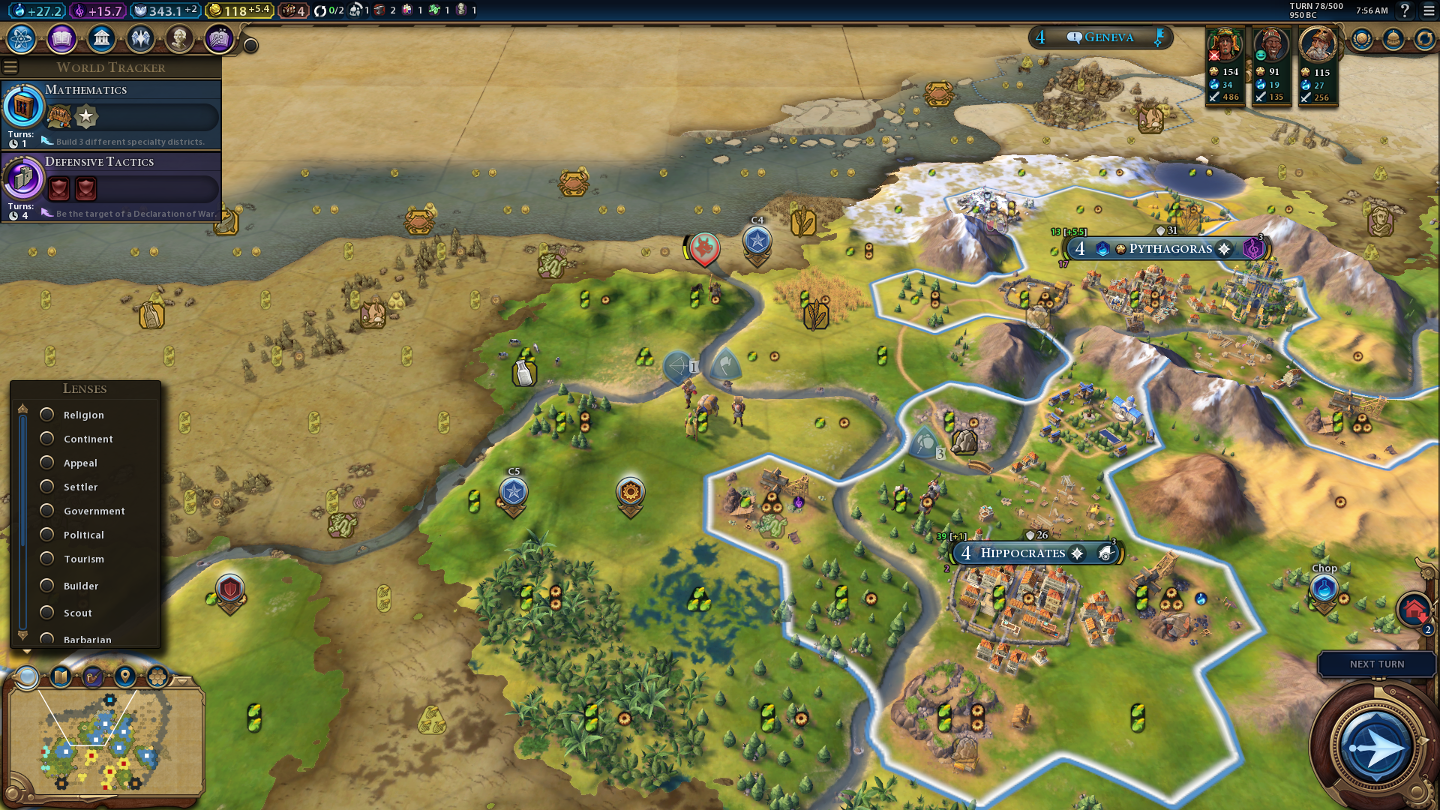Open the Civilopedia help button

1405,11
